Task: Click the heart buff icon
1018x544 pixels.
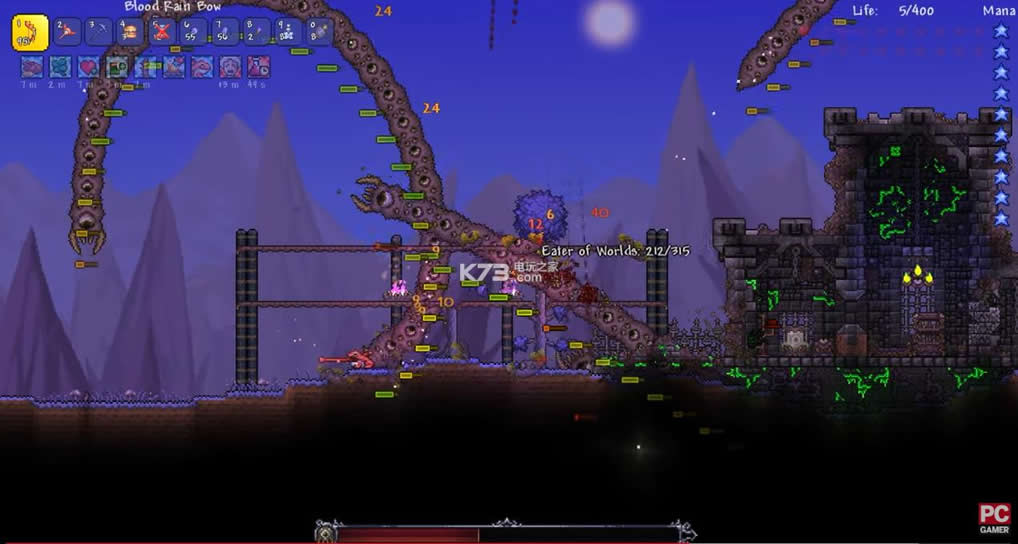Action: pyautogui.click(x=89, y=67)
